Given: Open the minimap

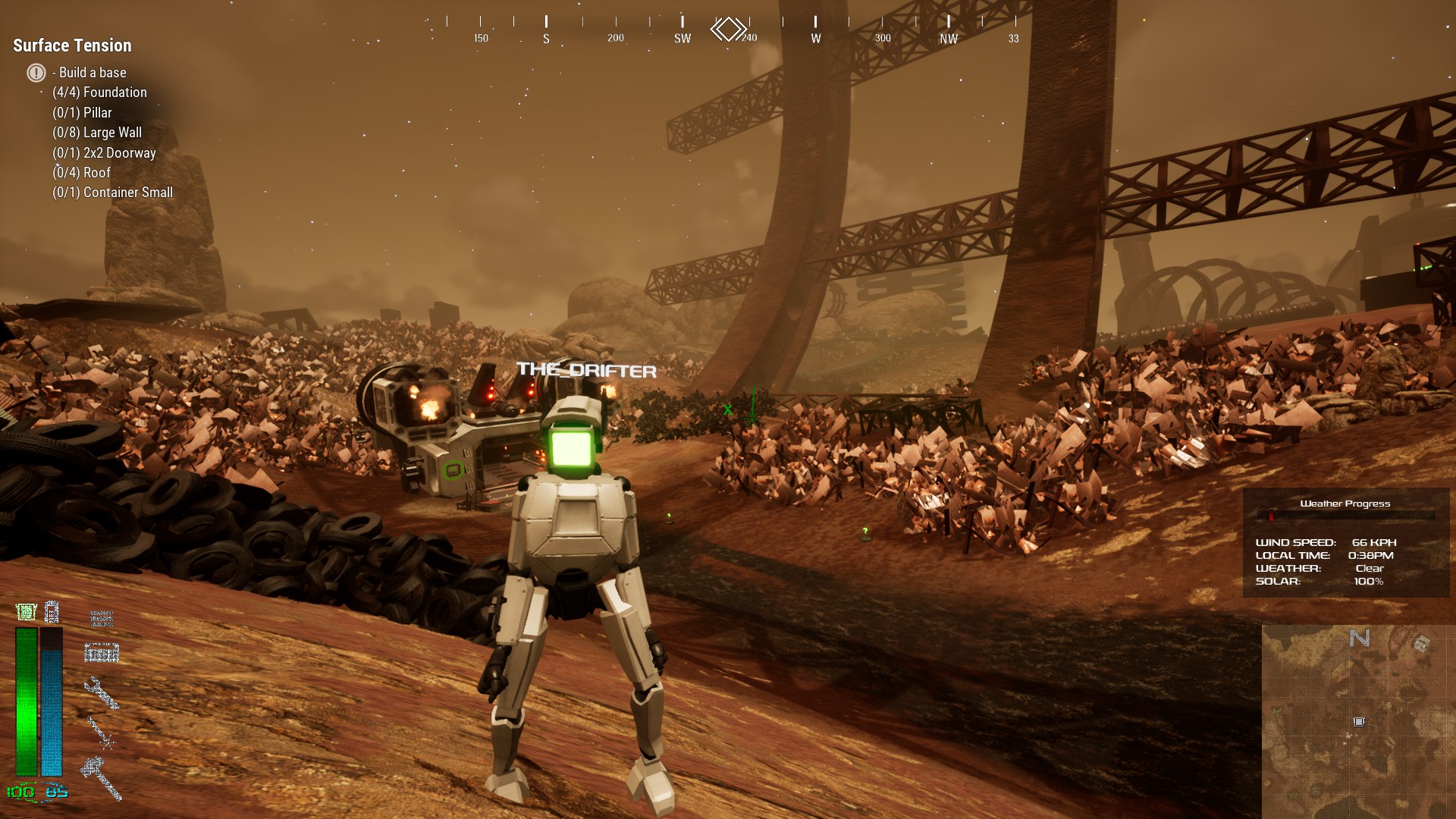Looking at the screenshot, I should click(1357, 720).
